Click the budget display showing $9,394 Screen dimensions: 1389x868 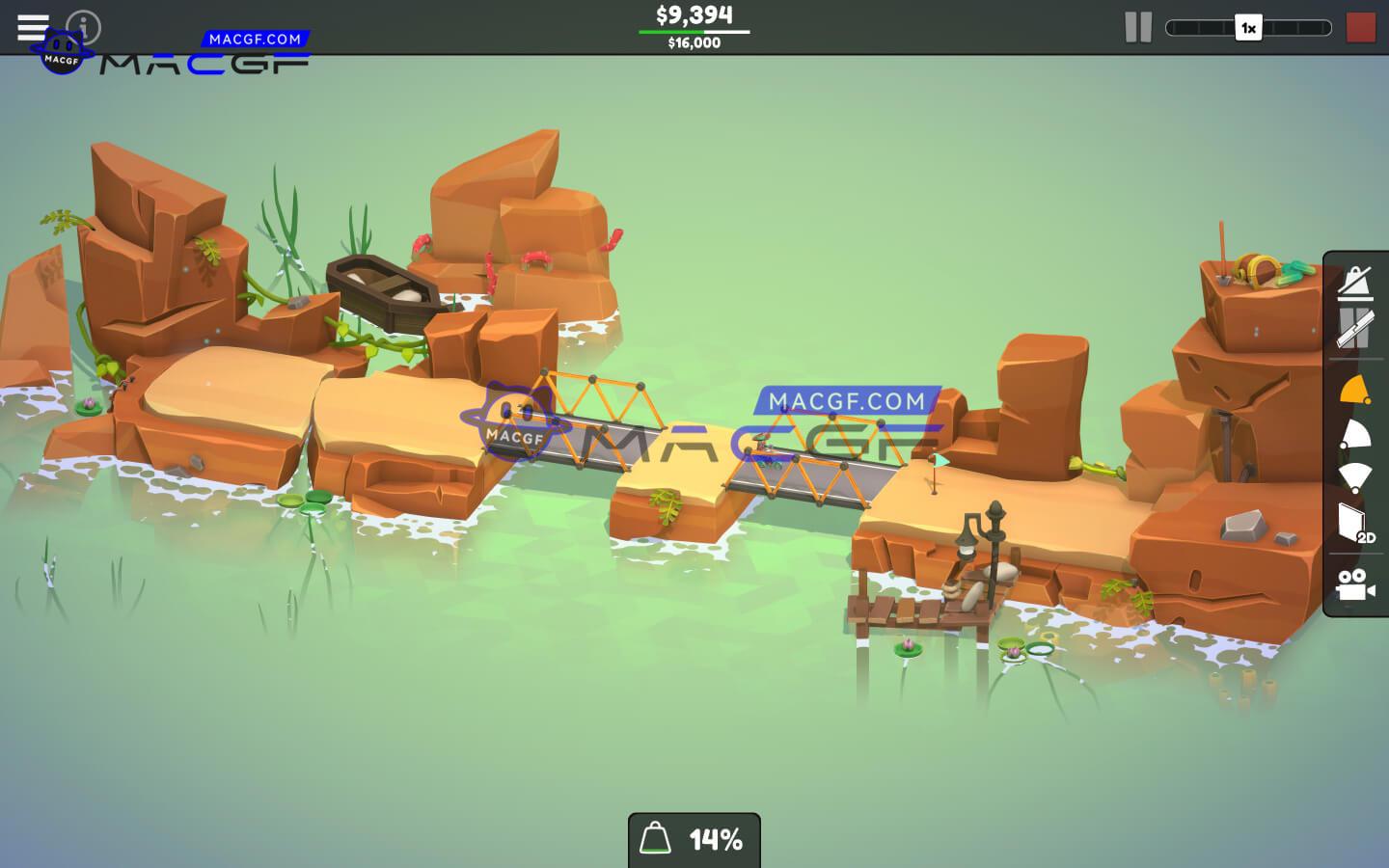tap(694, 15)
